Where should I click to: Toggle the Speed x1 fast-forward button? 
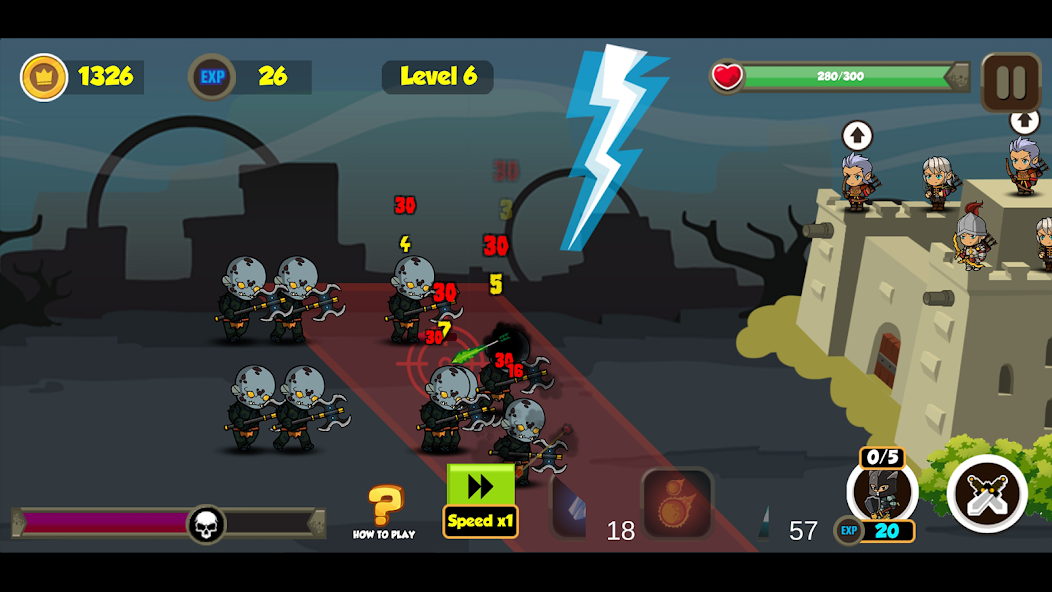tap(481, 500)
